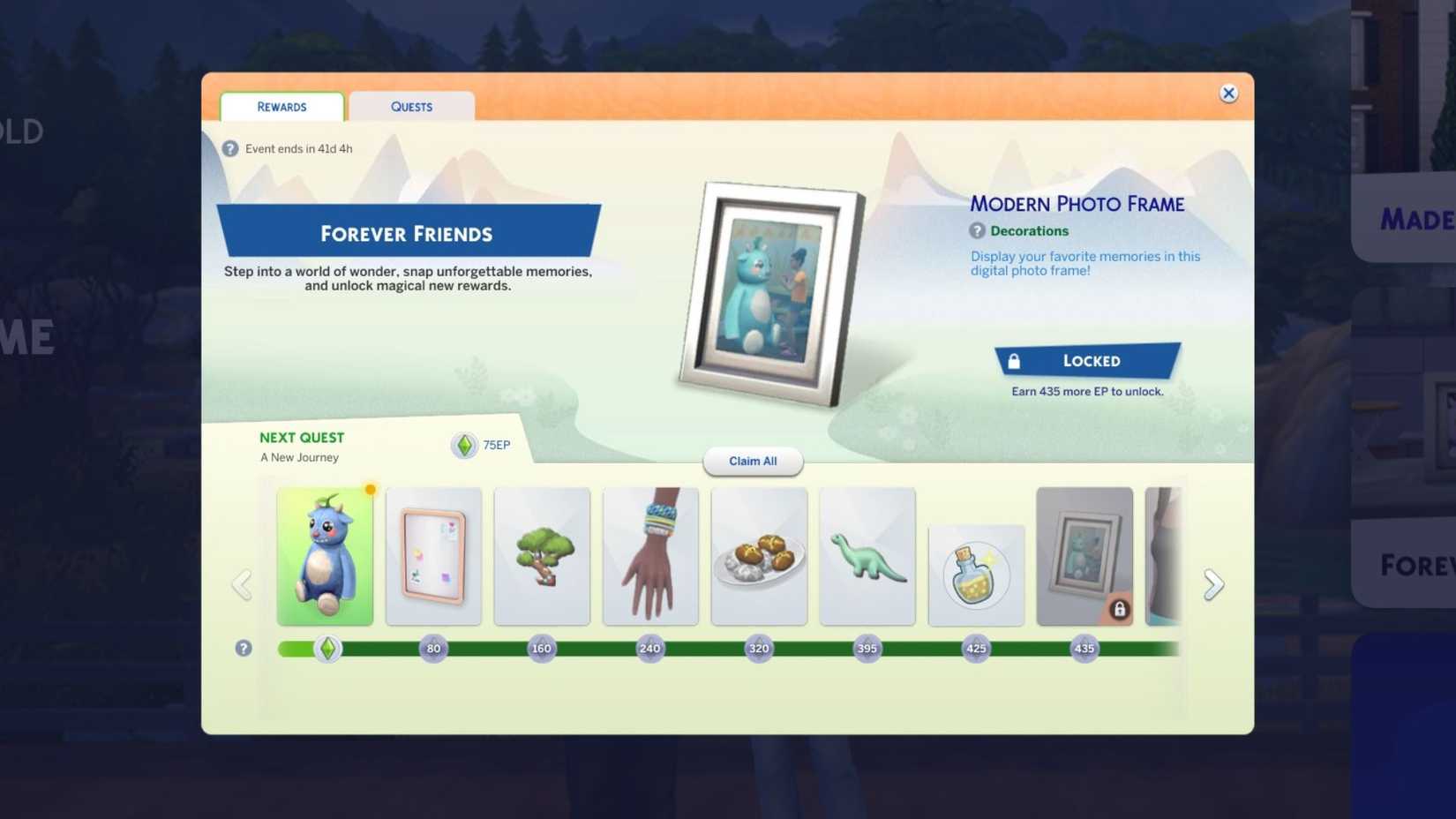This screenshot has width=1456, height=819.
Task: Click the Claim All button
Action: pyautogui.click(x=752, y=461)
